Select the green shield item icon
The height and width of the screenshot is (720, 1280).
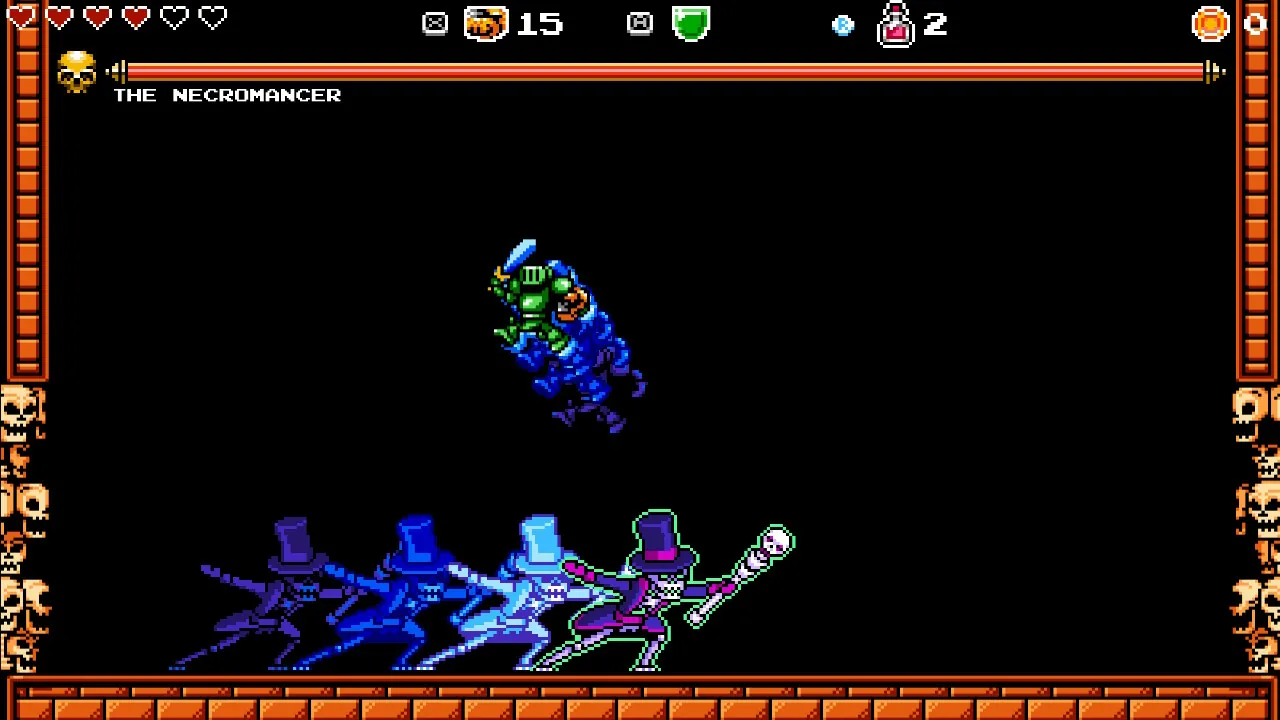tap(692, 23)
